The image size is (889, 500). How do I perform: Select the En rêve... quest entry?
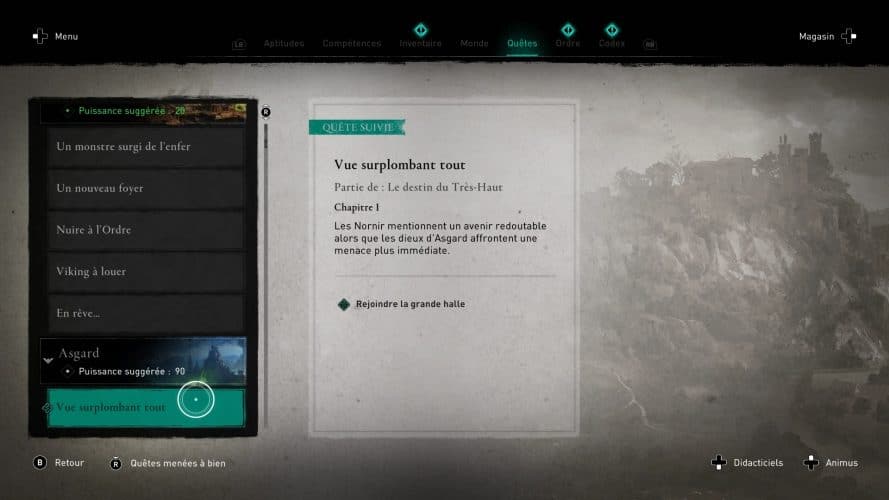(145, 313)
